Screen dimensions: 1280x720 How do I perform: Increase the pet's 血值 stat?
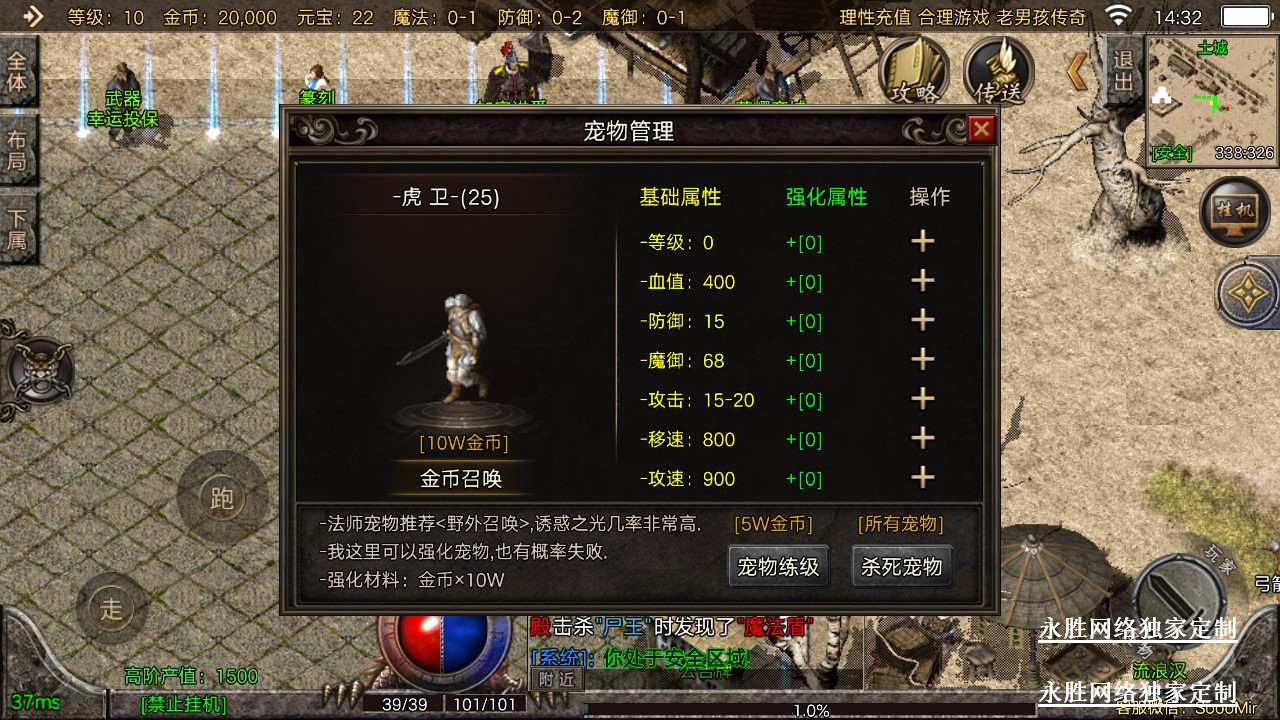[922, 281]
